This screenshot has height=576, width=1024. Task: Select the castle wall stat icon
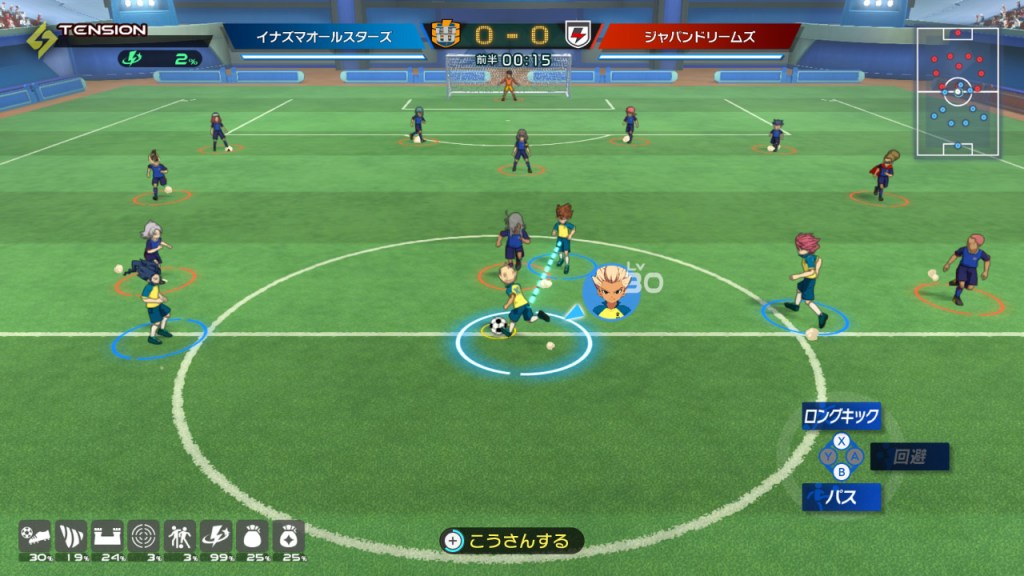pyautogui.click(x=107, y=535)
